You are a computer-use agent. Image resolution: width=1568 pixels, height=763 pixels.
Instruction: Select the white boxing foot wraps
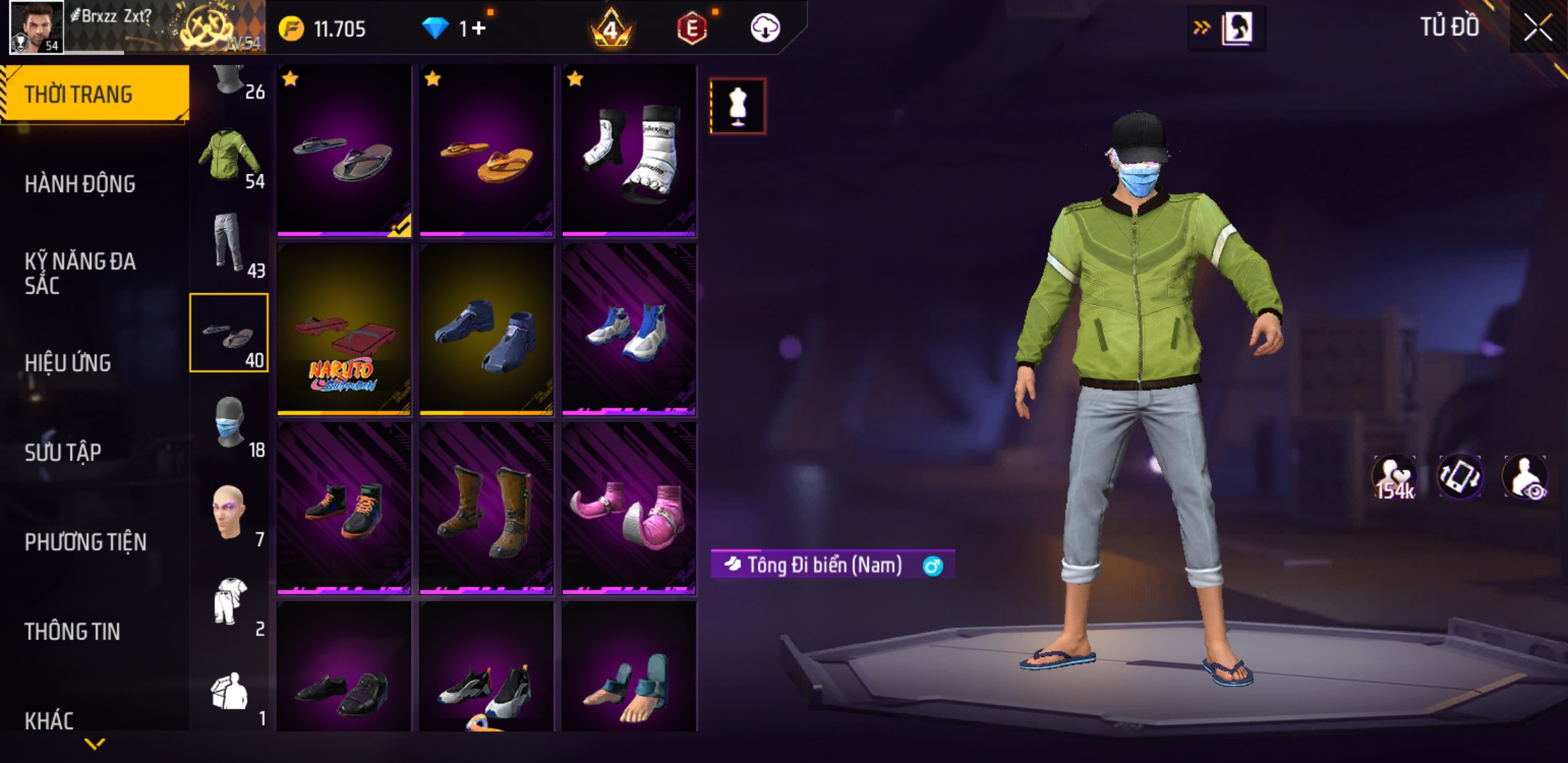click(629, 151)
